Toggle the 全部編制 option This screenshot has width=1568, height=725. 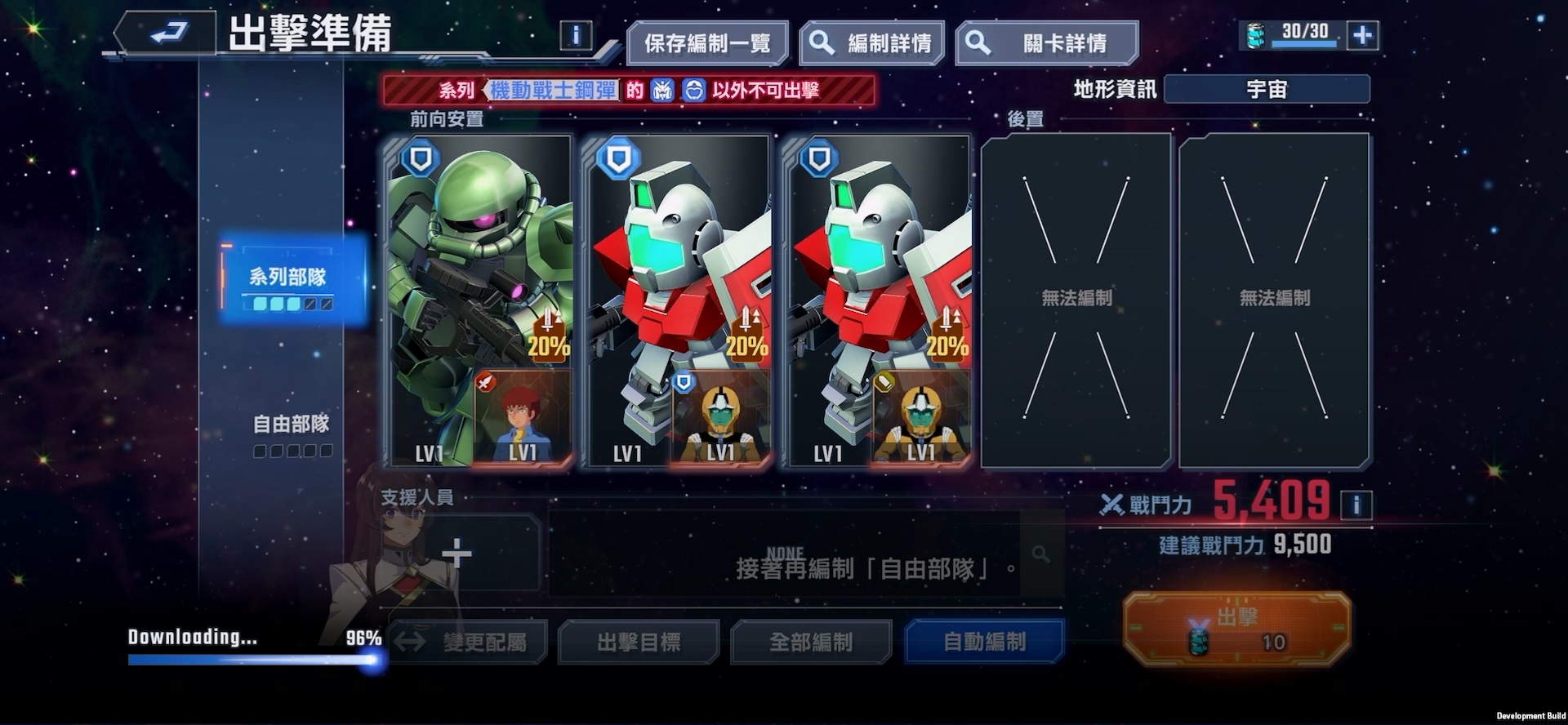[x=811, y=643]
